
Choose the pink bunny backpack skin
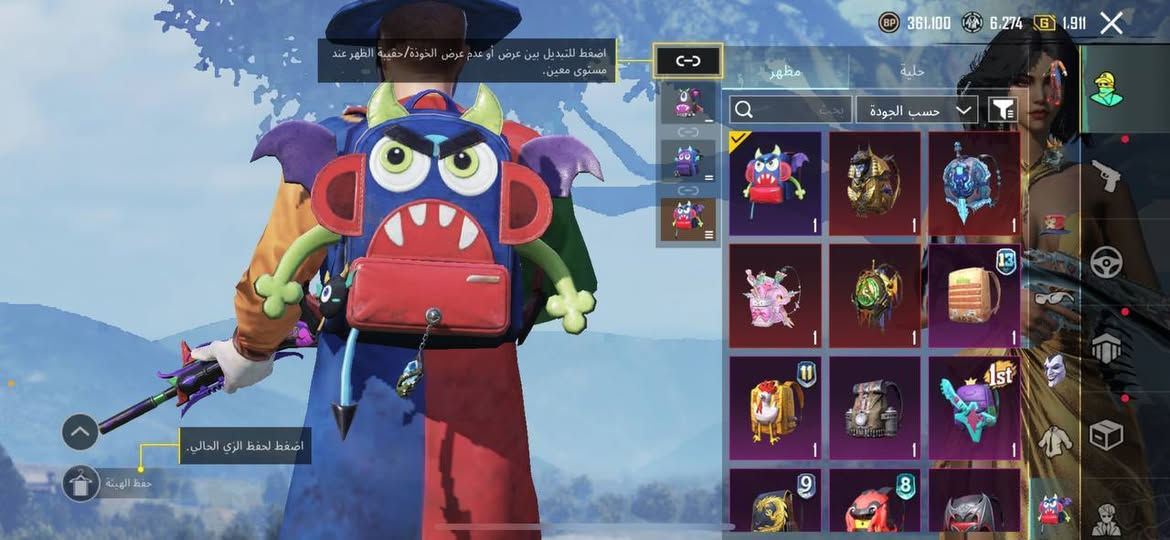tap(775, 296)
